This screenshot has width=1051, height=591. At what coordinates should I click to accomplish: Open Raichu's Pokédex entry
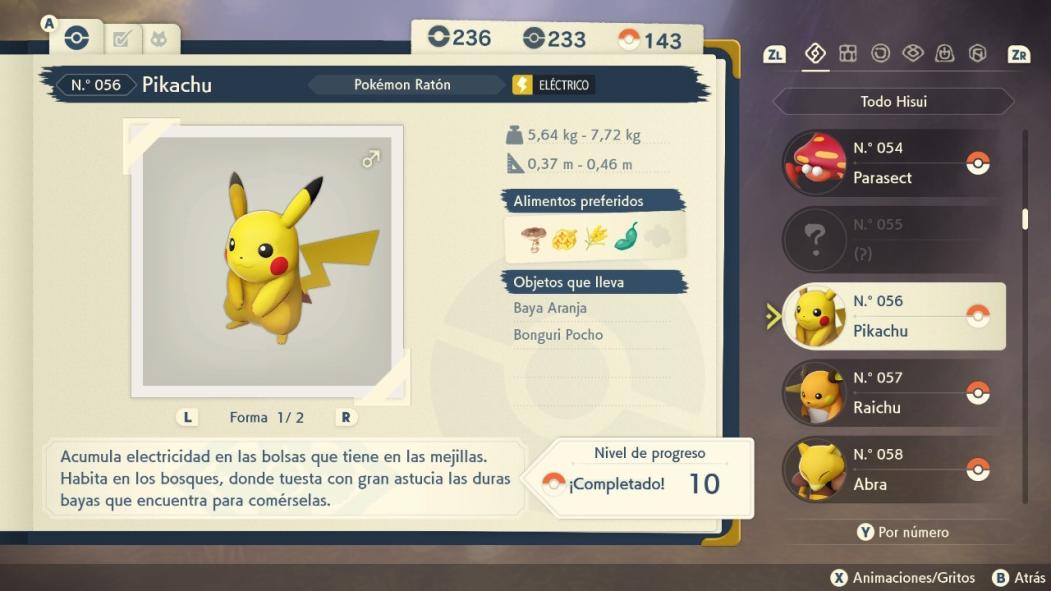[x=893, y=393]
